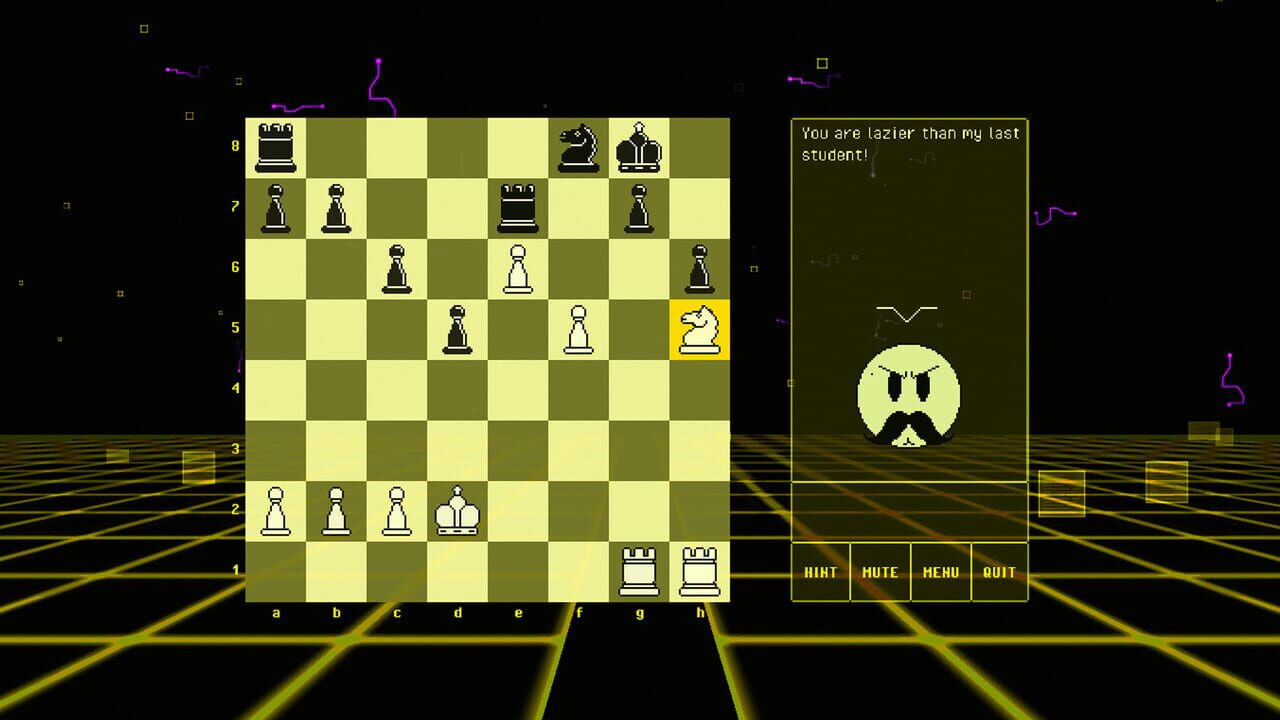Select the black pawn on d5
The image size is (1280, 720).
[459, 330]
